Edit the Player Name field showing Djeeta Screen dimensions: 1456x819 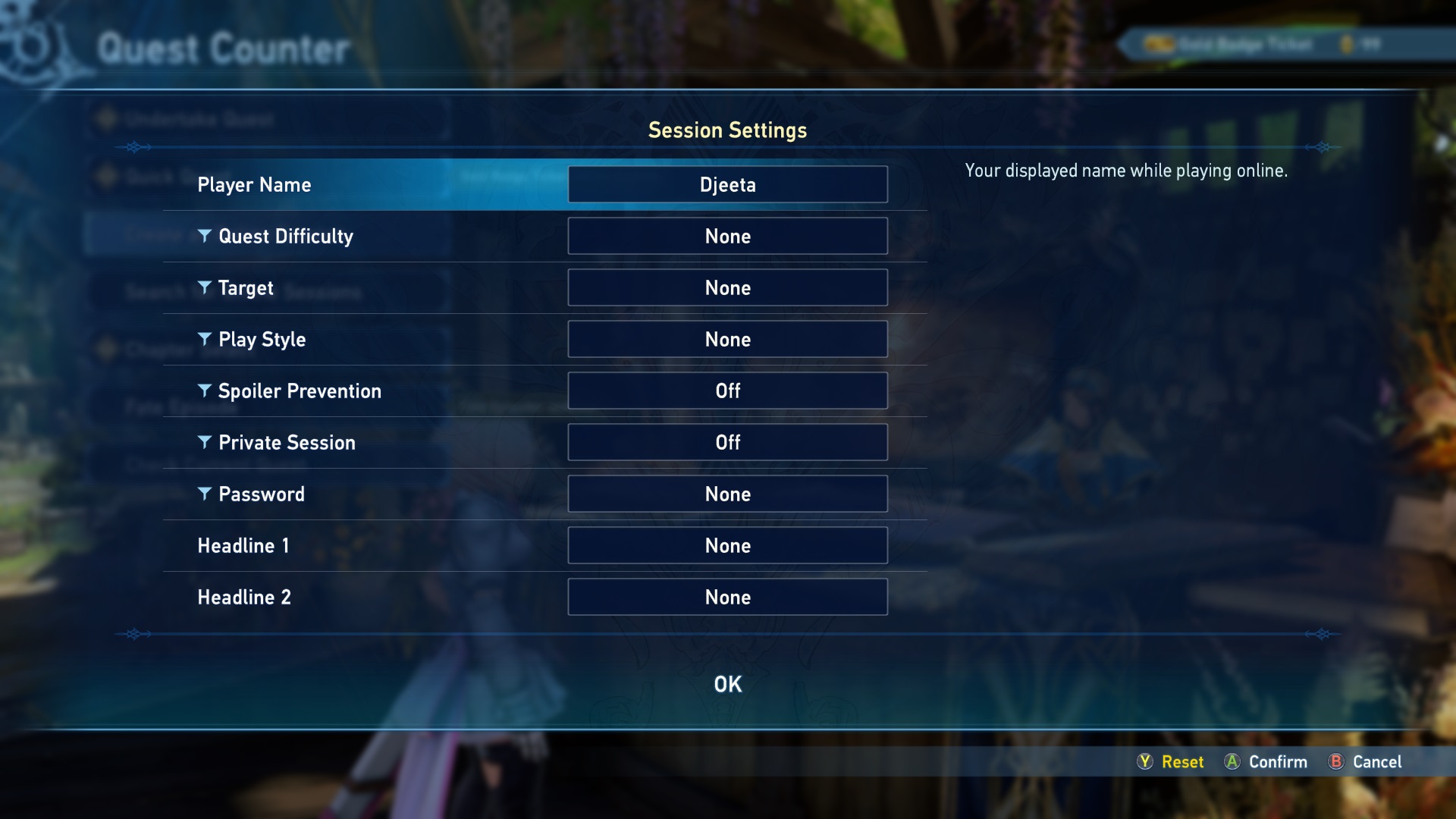(727, 184)
